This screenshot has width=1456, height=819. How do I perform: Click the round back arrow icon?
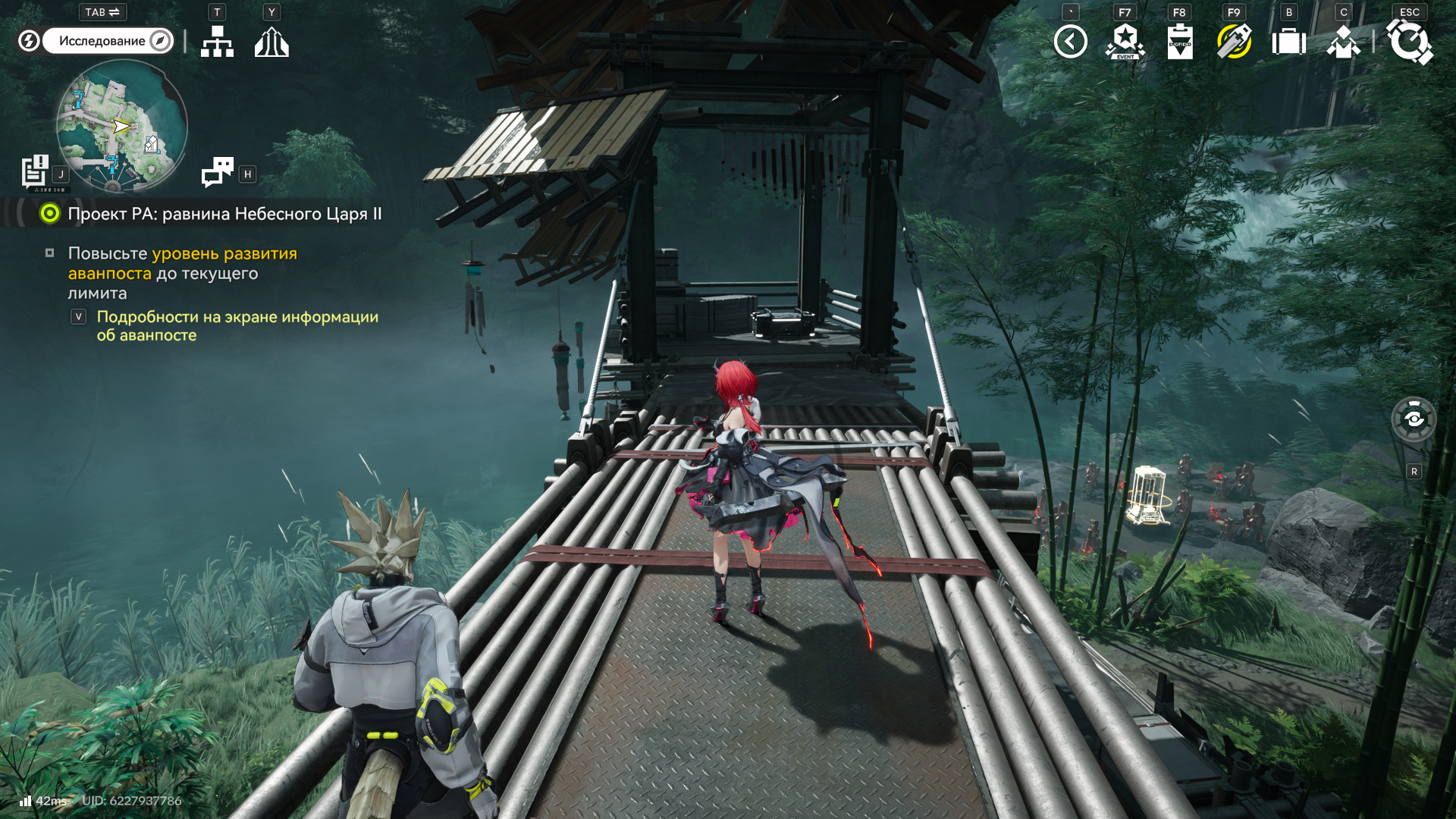(x=1070, y=42)
